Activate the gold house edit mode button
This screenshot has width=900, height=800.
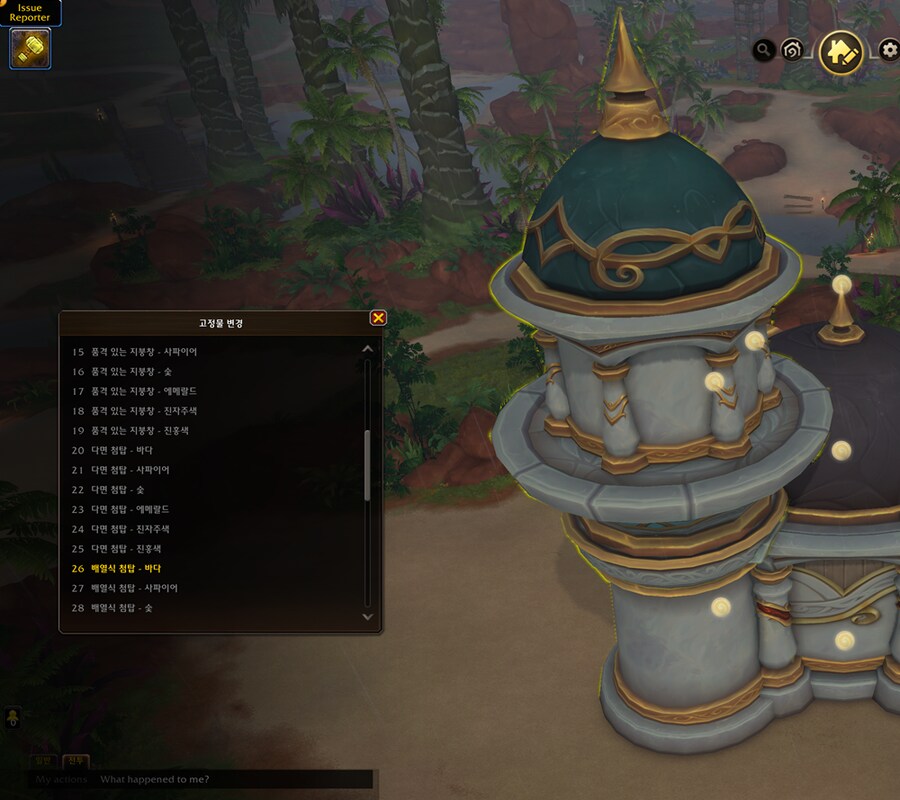(x=841, y=52)
